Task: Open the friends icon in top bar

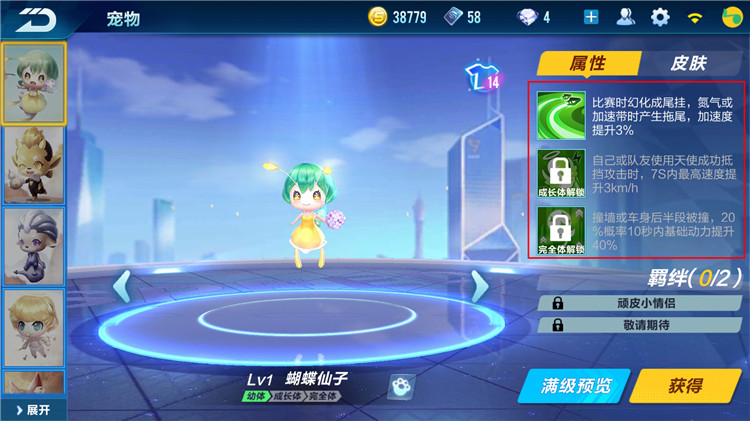Action: pos(626,17)
